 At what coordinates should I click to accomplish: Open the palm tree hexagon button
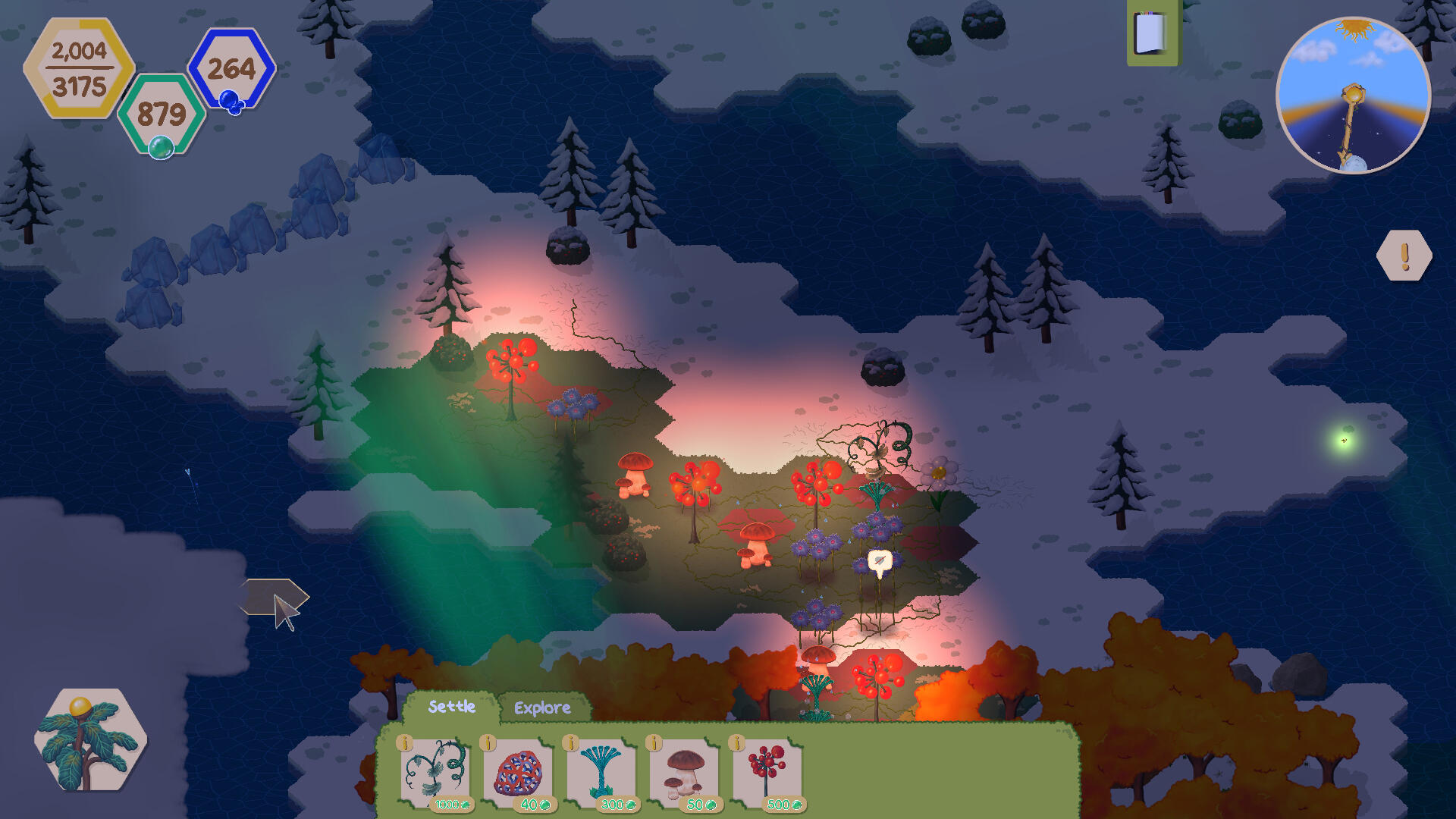(x=90, y=739)
